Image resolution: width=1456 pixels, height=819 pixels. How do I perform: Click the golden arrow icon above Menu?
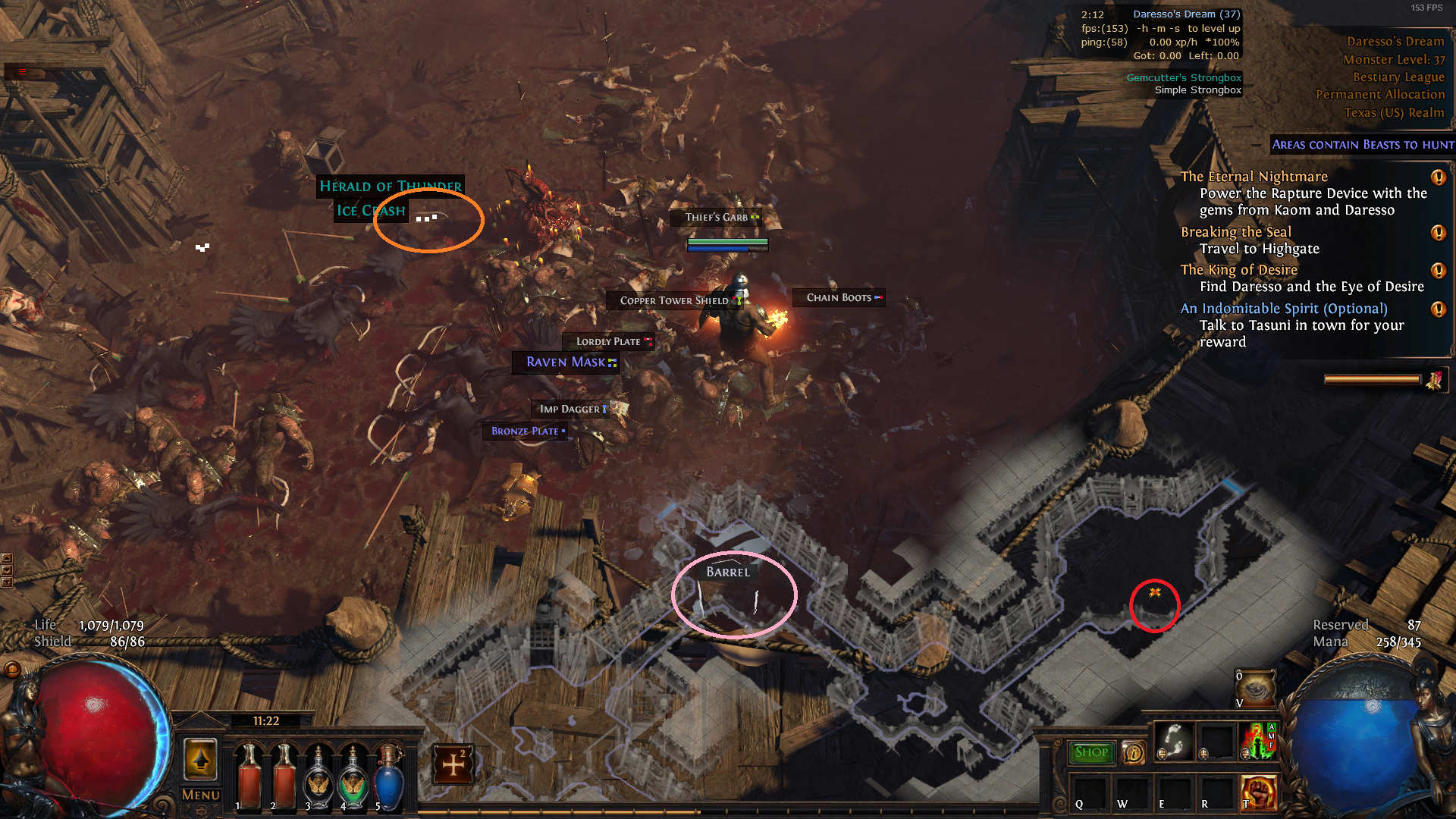[x=201, y=760]
